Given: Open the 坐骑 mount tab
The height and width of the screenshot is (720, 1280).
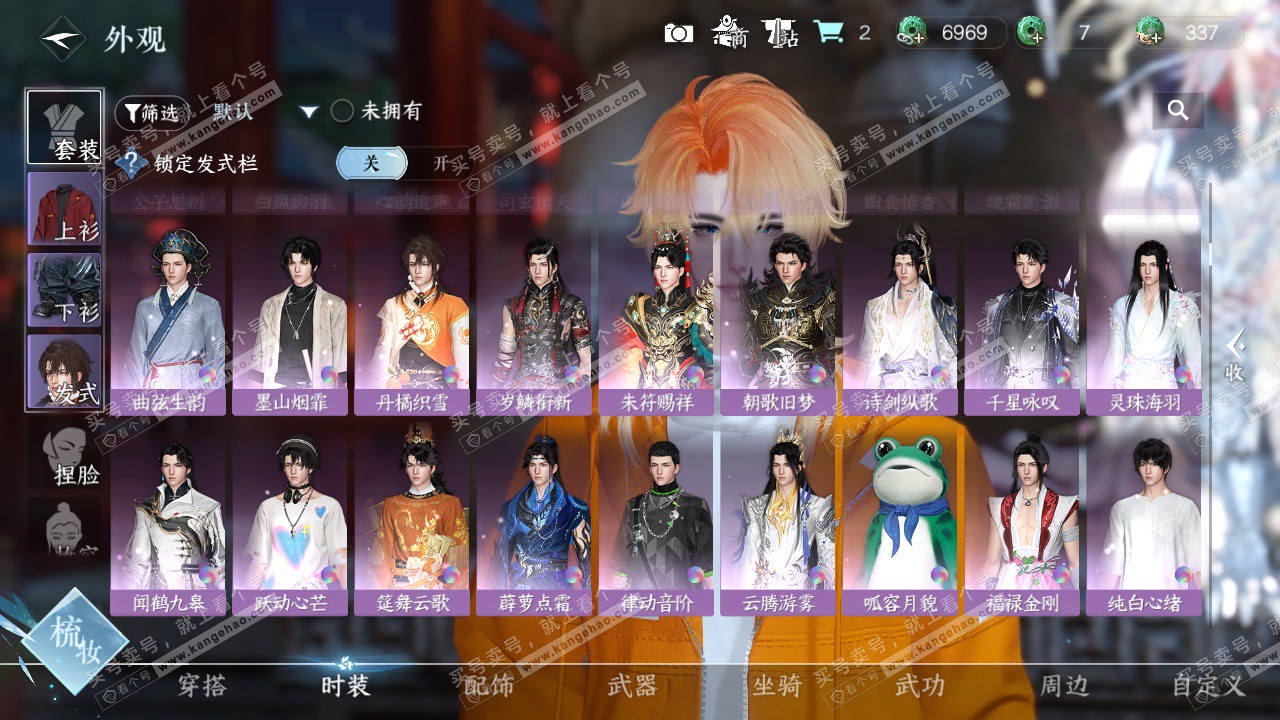Looking at the screenshot, I should [777, 685].
